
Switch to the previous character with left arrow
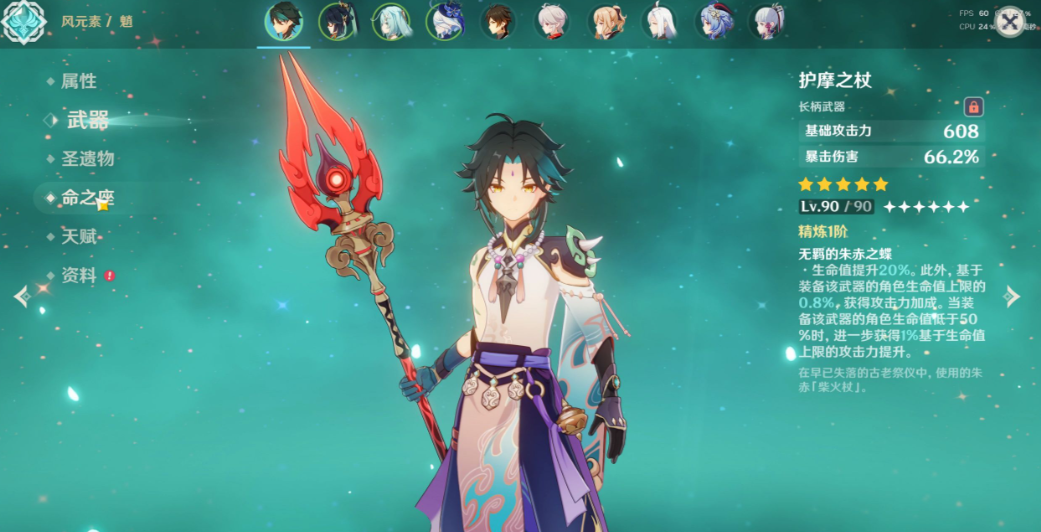[x=21, y=296]
